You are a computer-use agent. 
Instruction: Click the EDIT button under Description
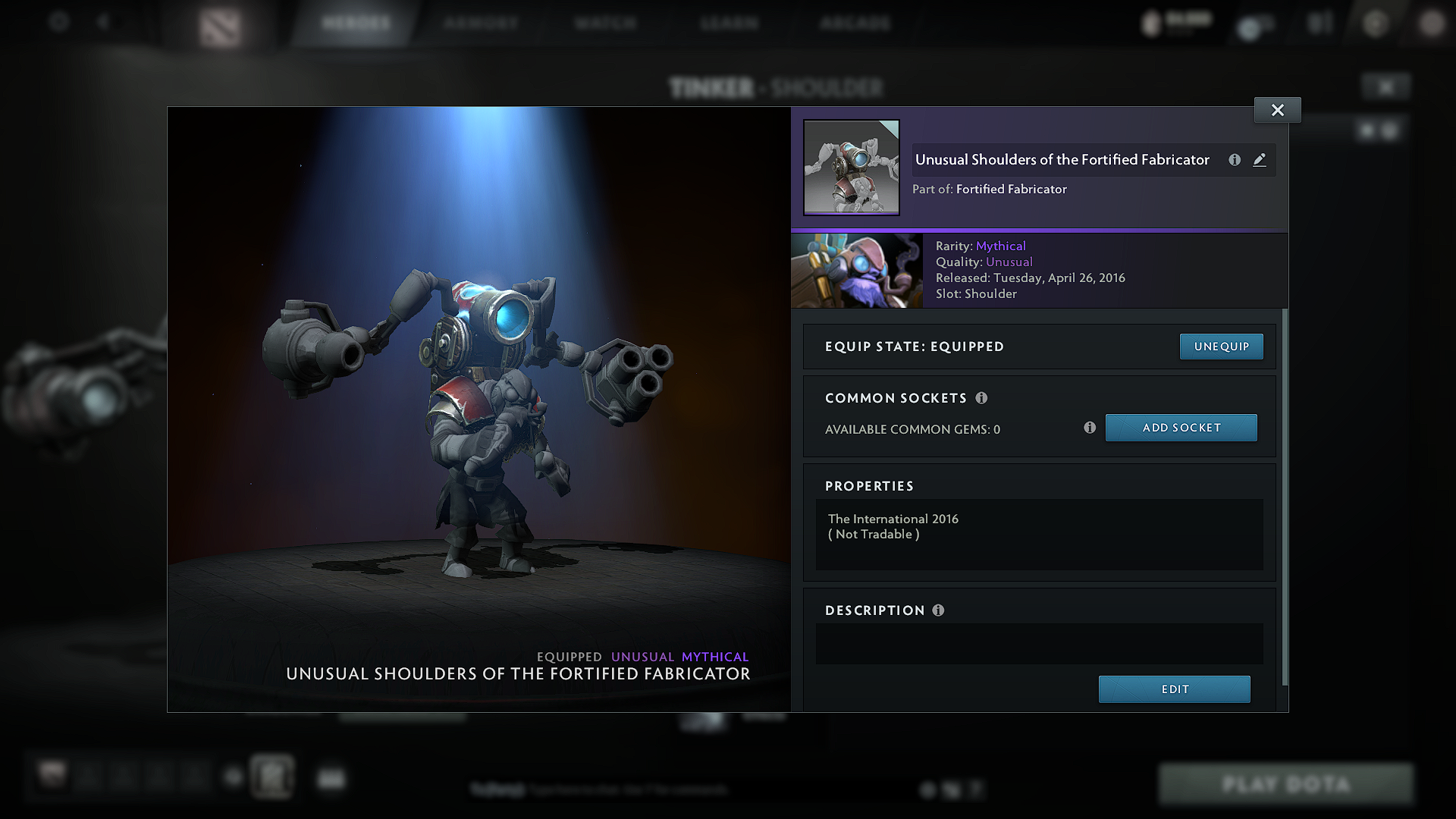point(1174,689)
